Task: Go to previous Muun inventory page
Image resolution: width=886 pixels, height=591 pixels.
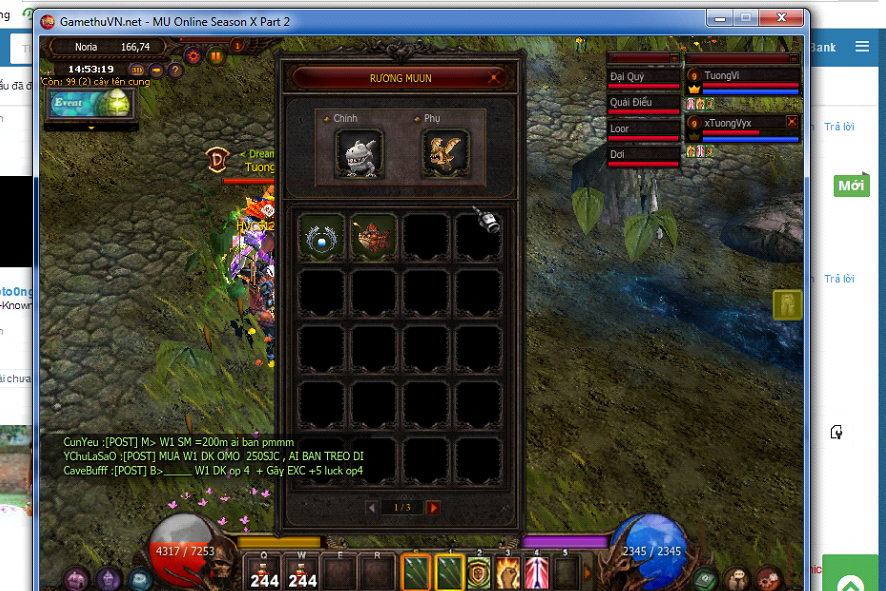Action: coord(372,508)
